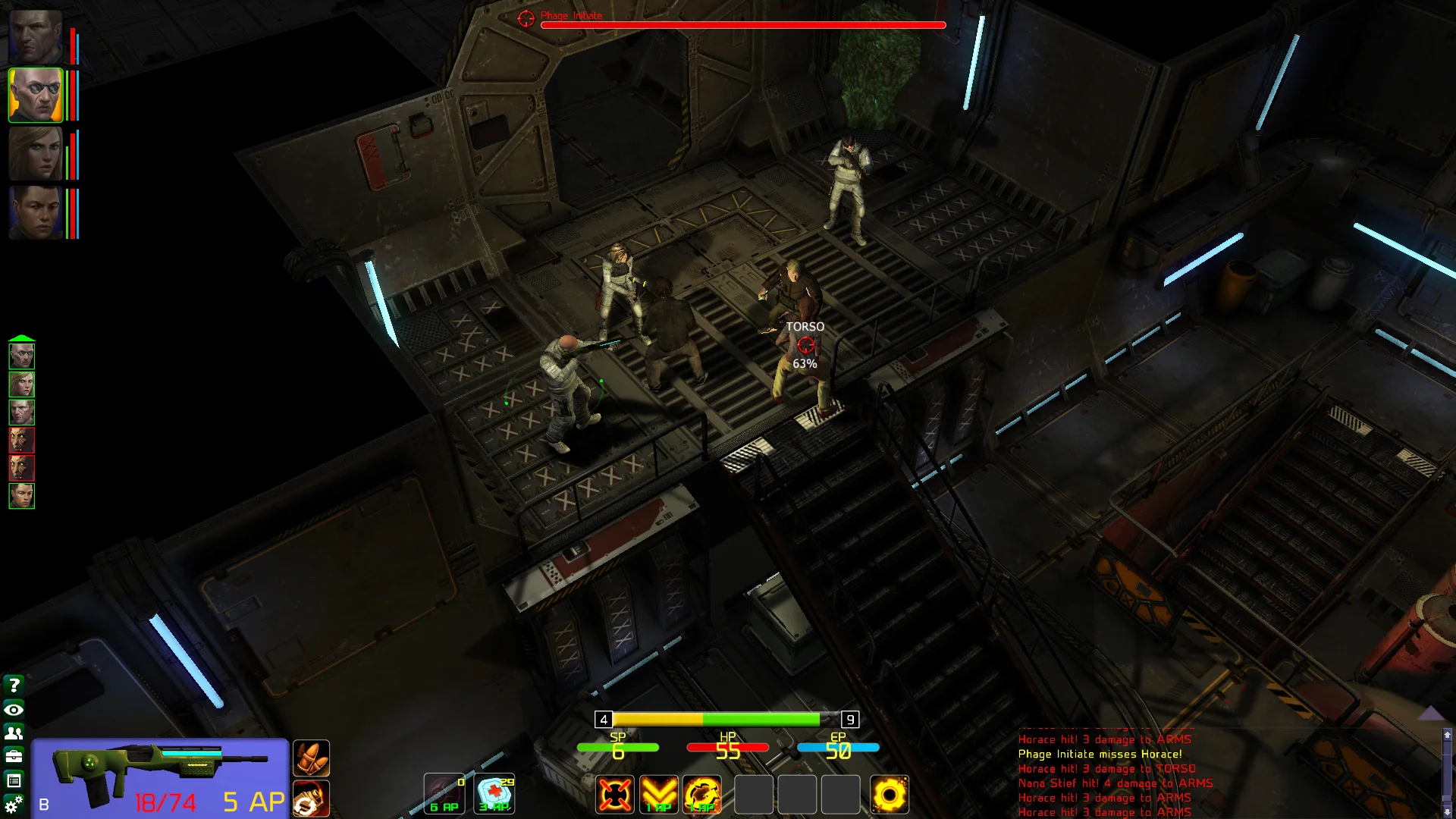Open the party roster icon
Screen dimensions: 1456x819
pyautogui.click(x=14, y=733)
